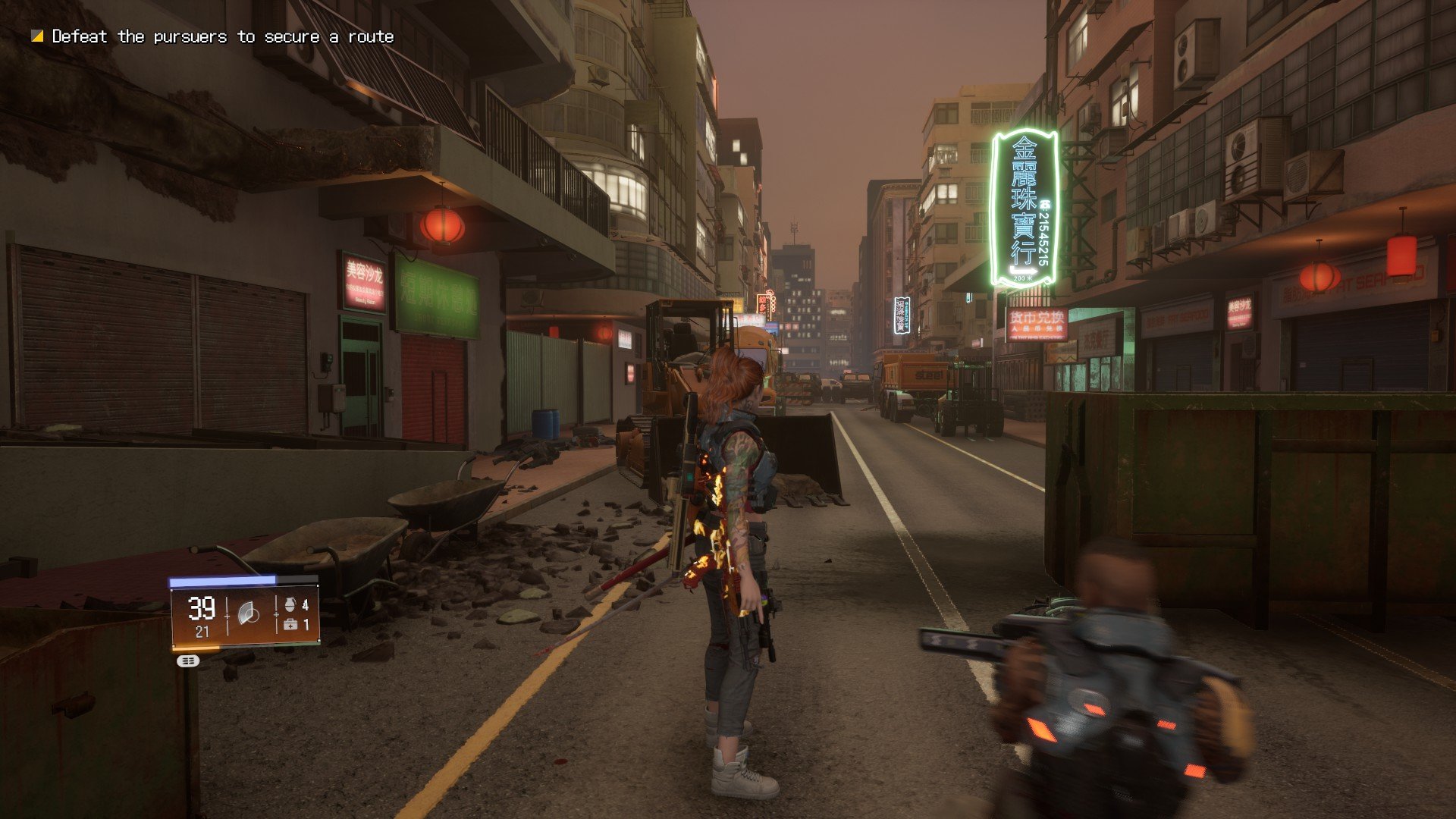Image resolution: width=1456 pixels, height=819 pixels.
Task: Use the medkit icon in the HUD
Action: tap(290, 625)
